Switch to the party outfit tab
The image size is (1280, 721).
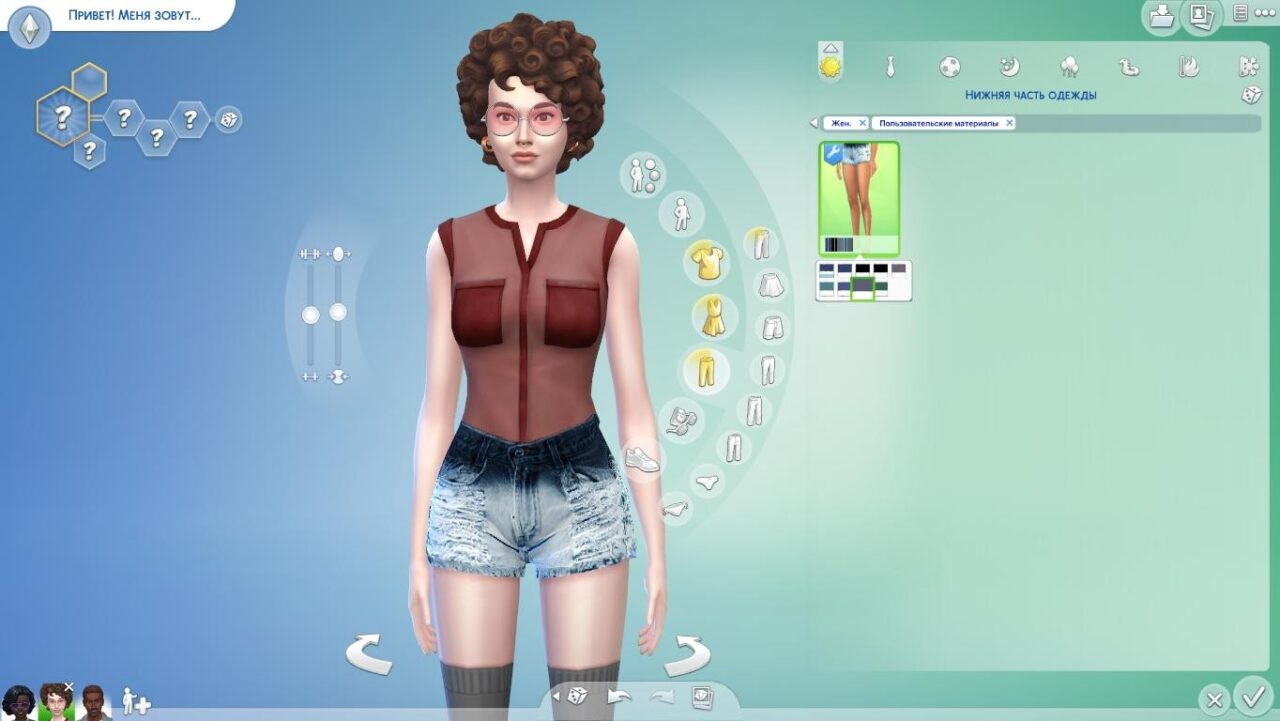(x=1069, y=67)
